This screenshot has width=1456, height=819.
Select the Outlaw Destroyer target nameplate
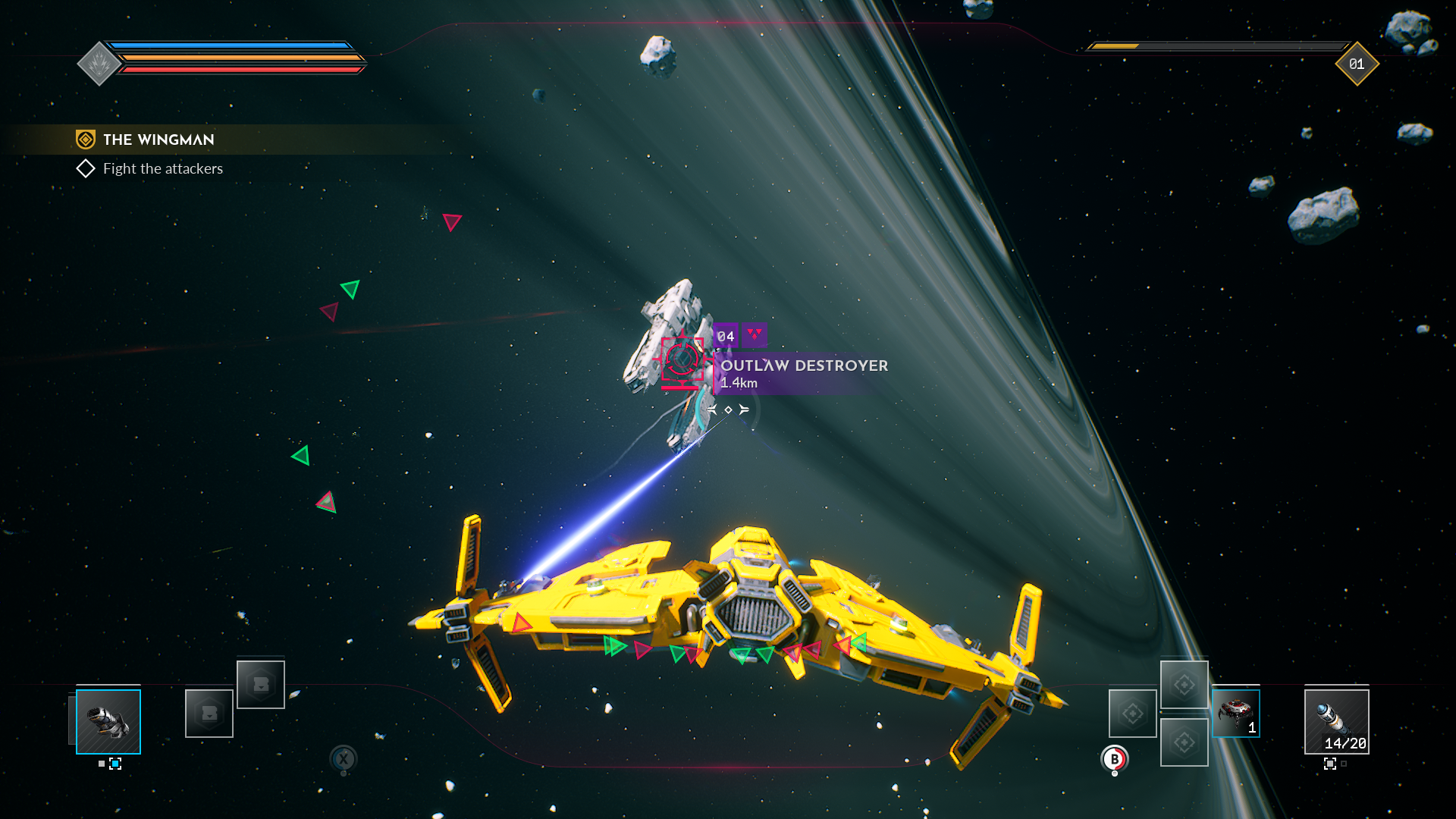(804, 366)
